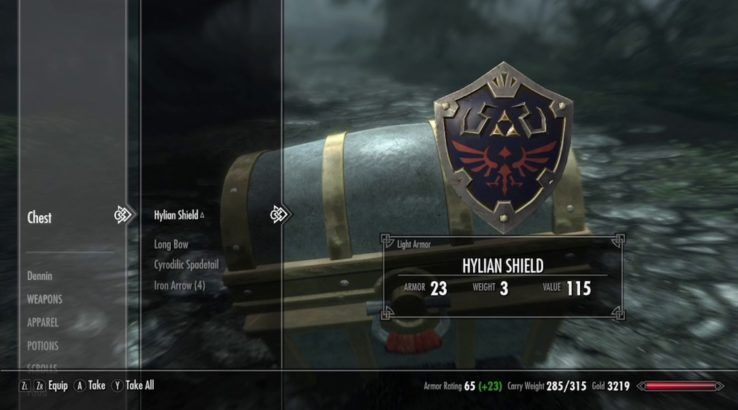The height and width of the screenshot is (410, 738).
Task: Open the WEAPONS category
Action: tap(45, 299)
